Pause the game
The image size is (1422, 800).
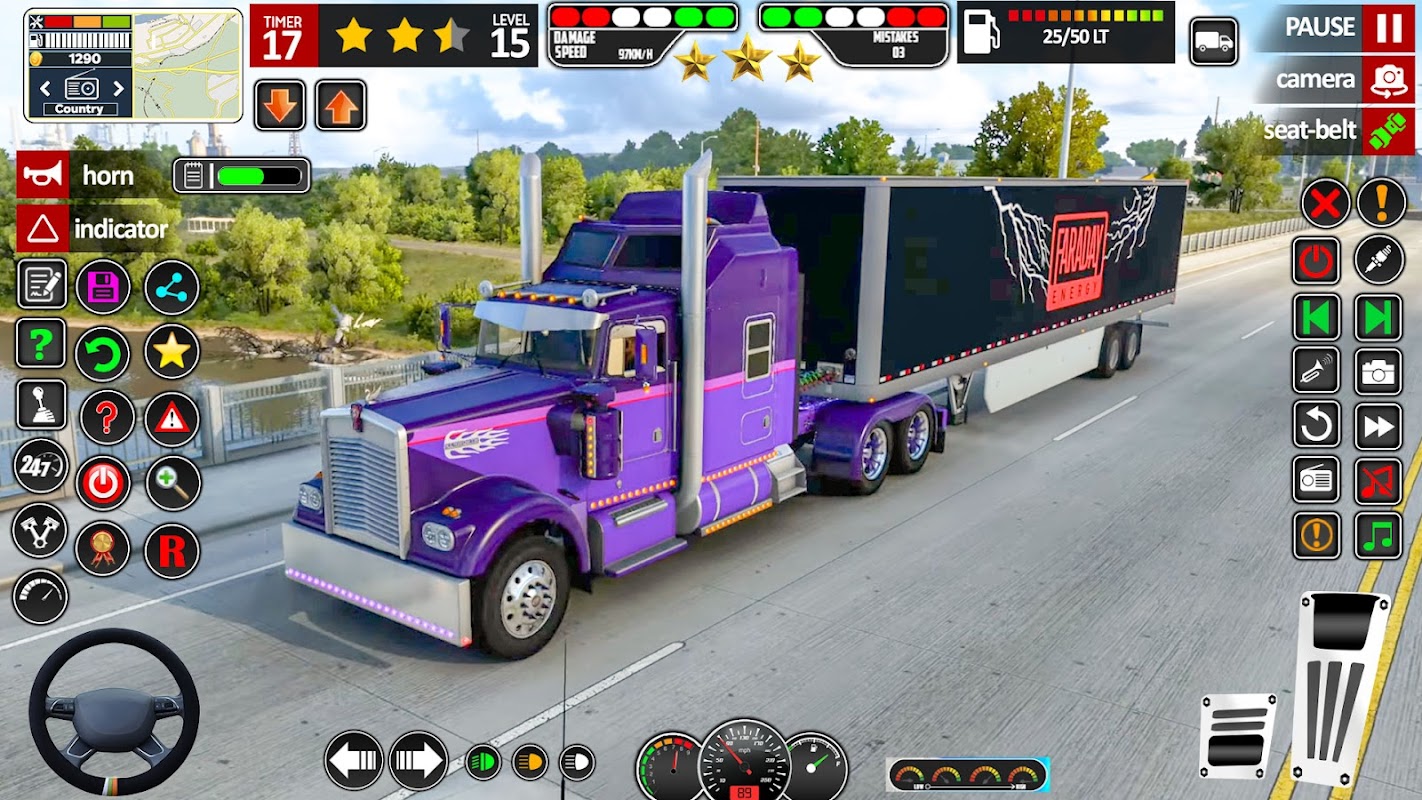click(1388, 28)
